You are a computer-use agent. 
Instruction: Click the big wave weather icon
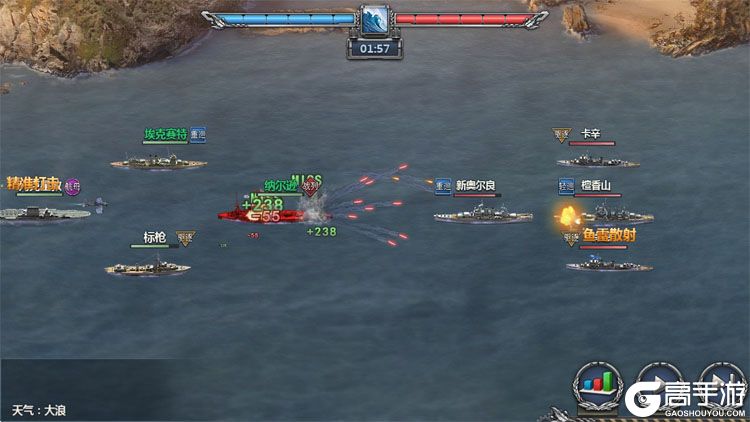(374, 20)
